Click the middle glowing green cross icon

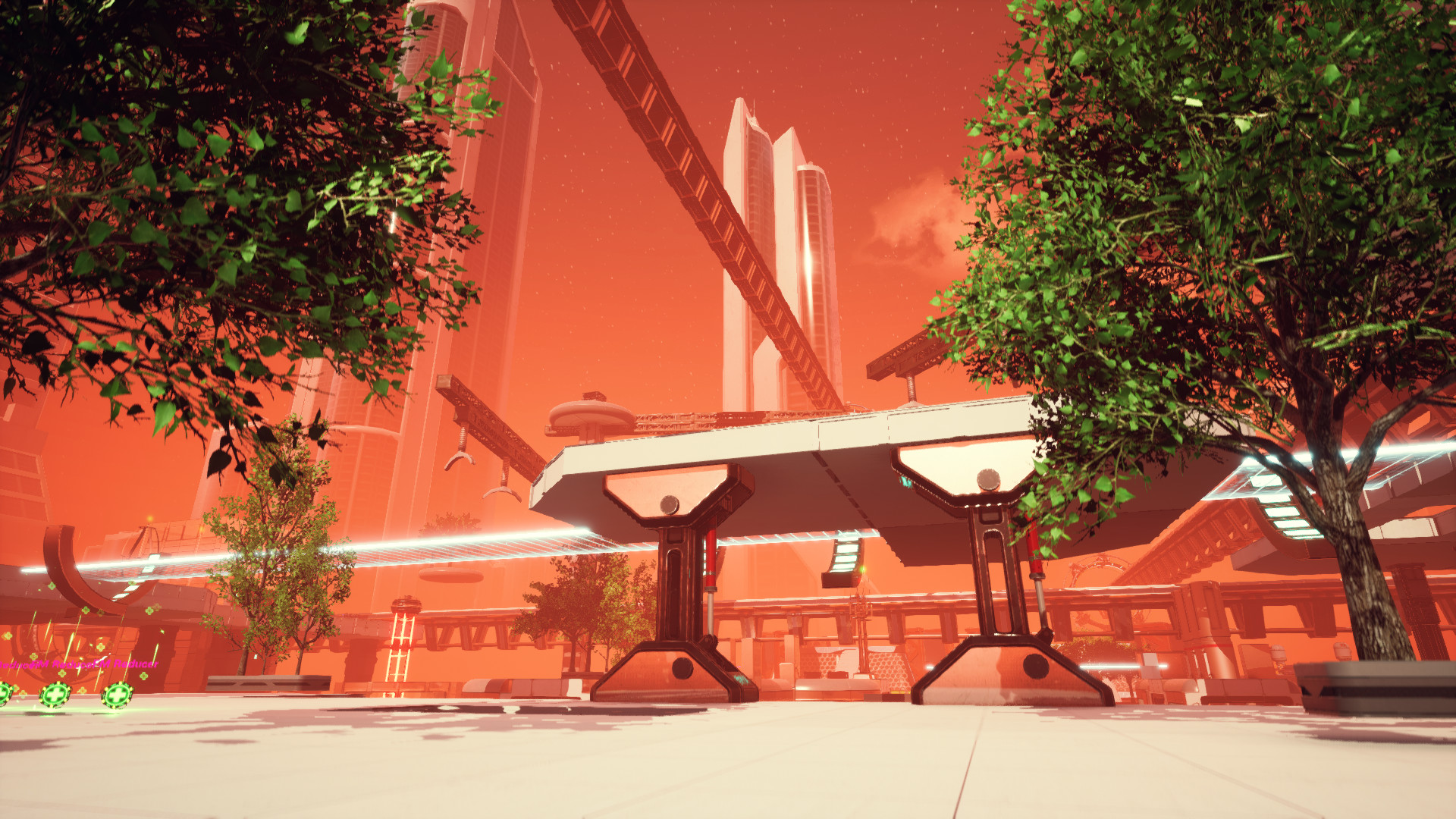(55, 695)
